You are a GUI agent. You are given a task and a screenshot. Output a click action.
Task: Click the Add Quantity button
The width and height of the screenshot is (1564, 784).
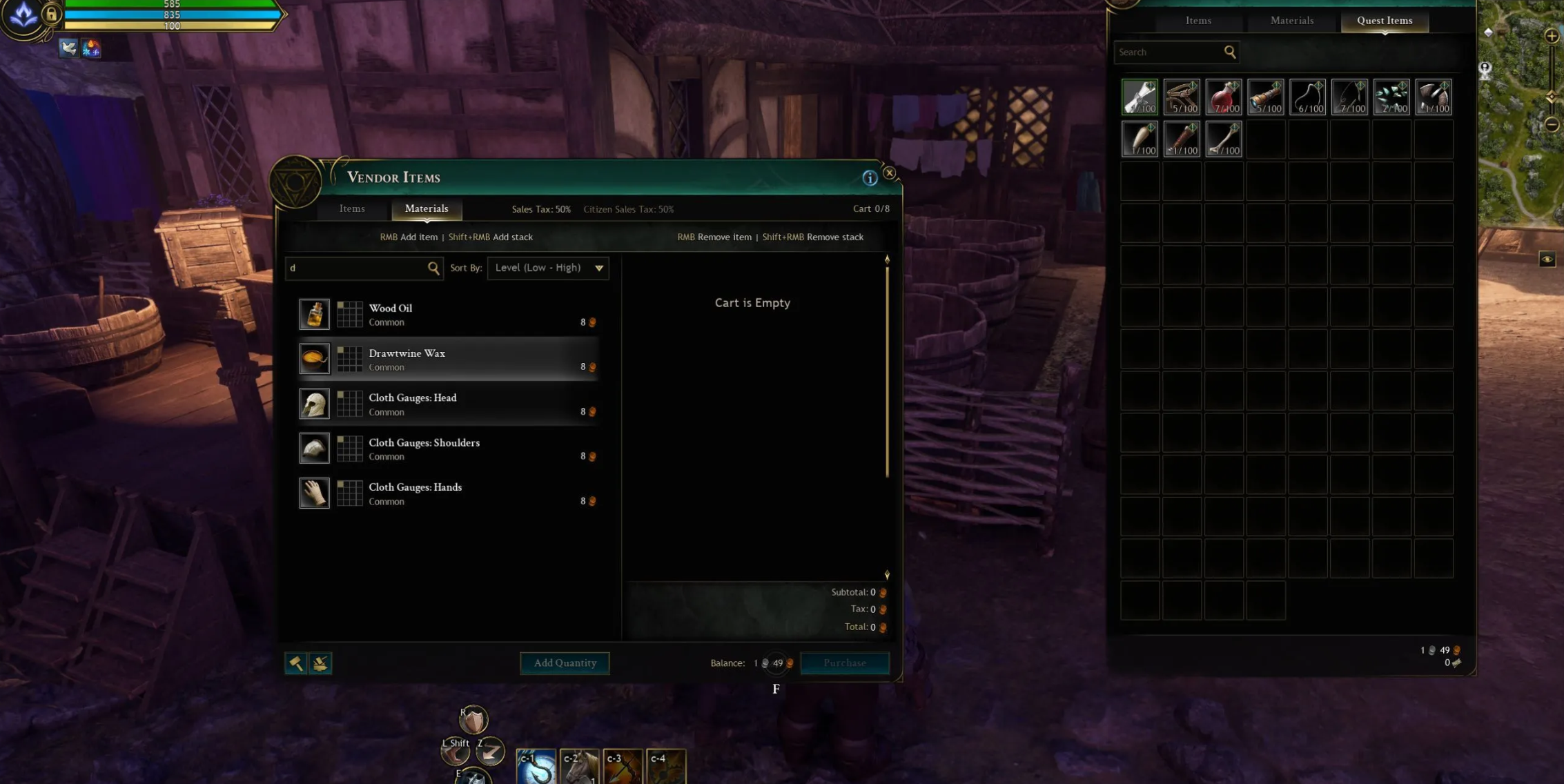[565, 663]
